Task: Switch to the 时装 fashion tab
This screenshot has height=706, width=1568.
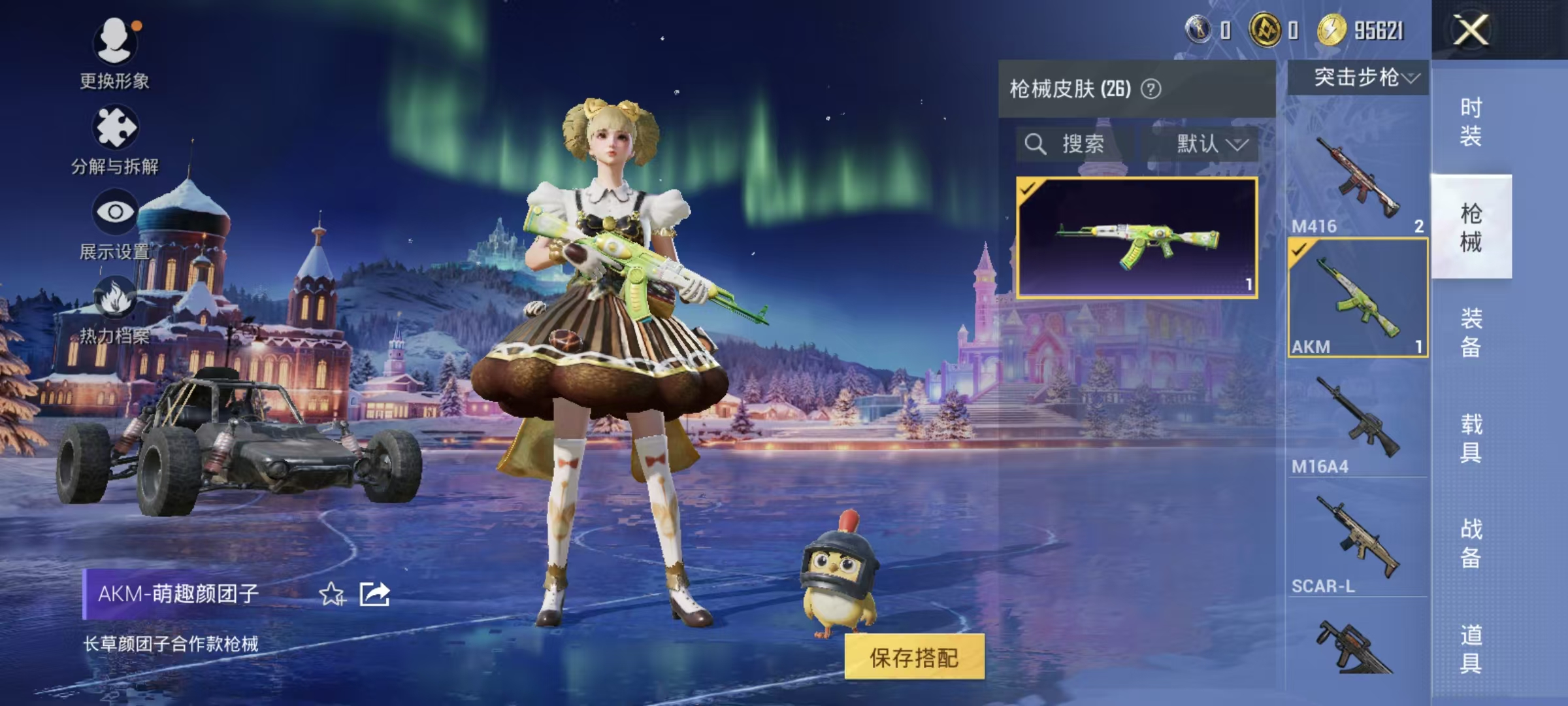Action: (x=1471, y=121)
